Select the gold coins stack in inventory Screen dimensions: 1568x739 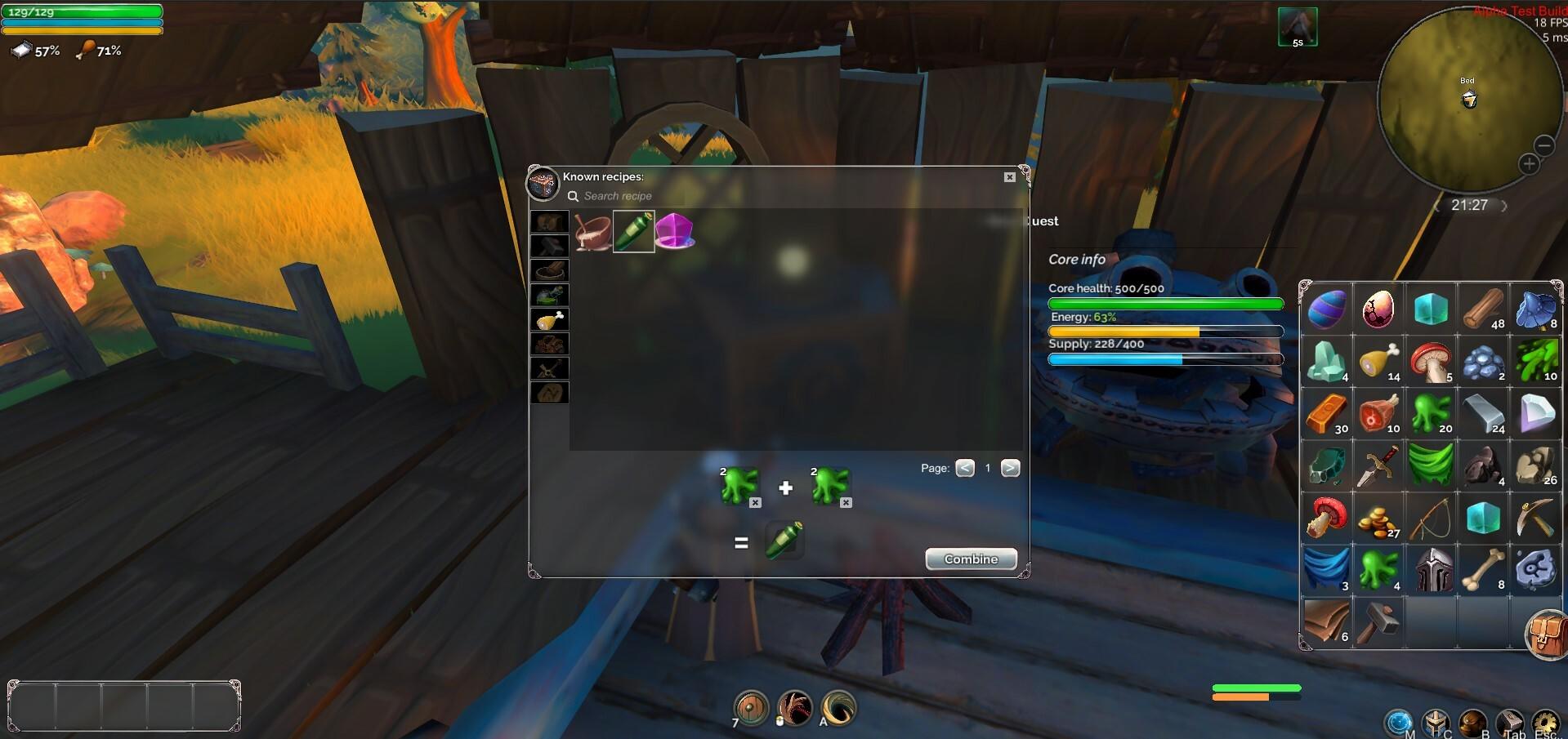tap(1378, 517)
